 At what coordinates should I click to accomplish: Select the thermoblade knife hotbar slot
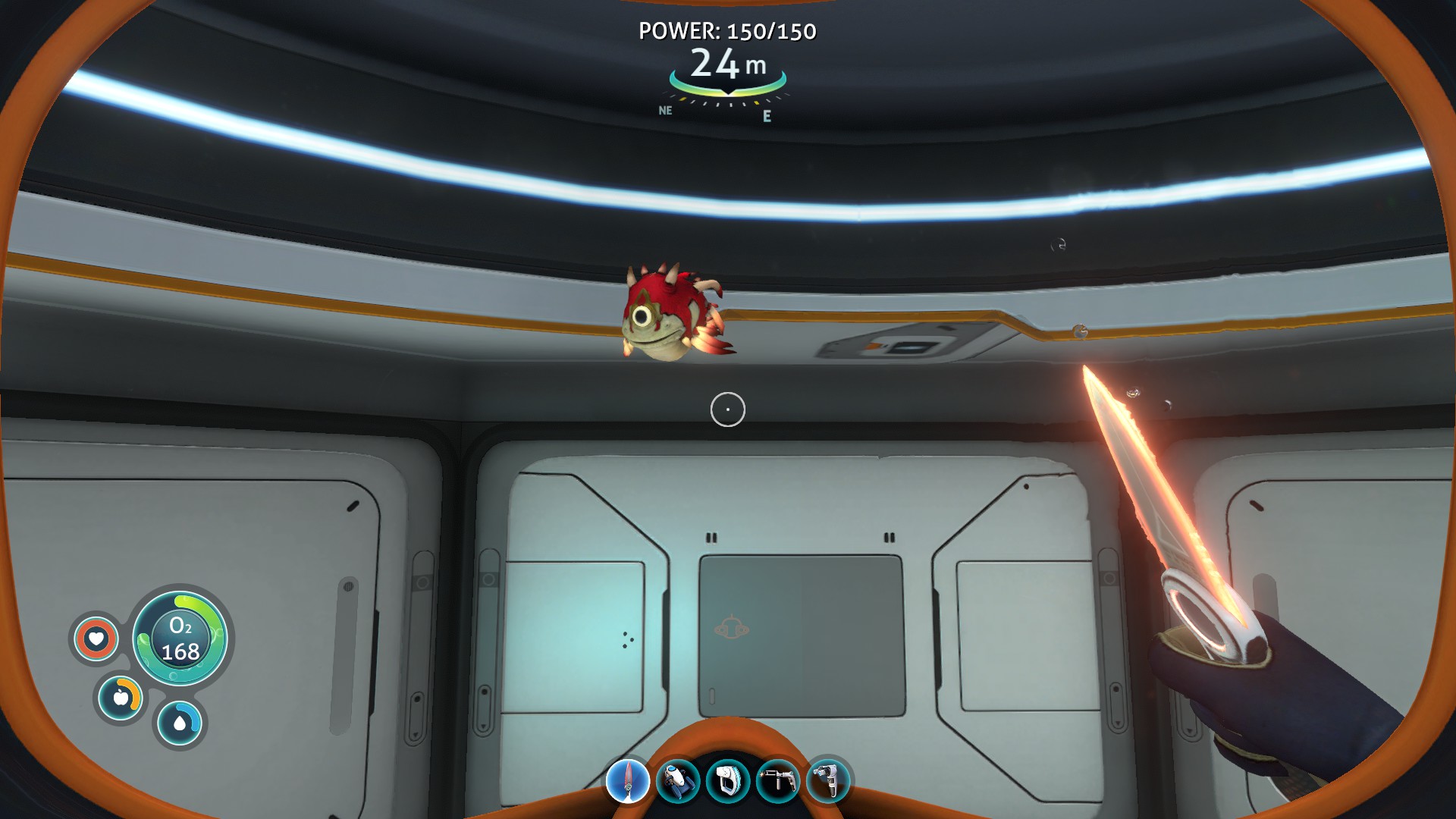click(628, 781)
